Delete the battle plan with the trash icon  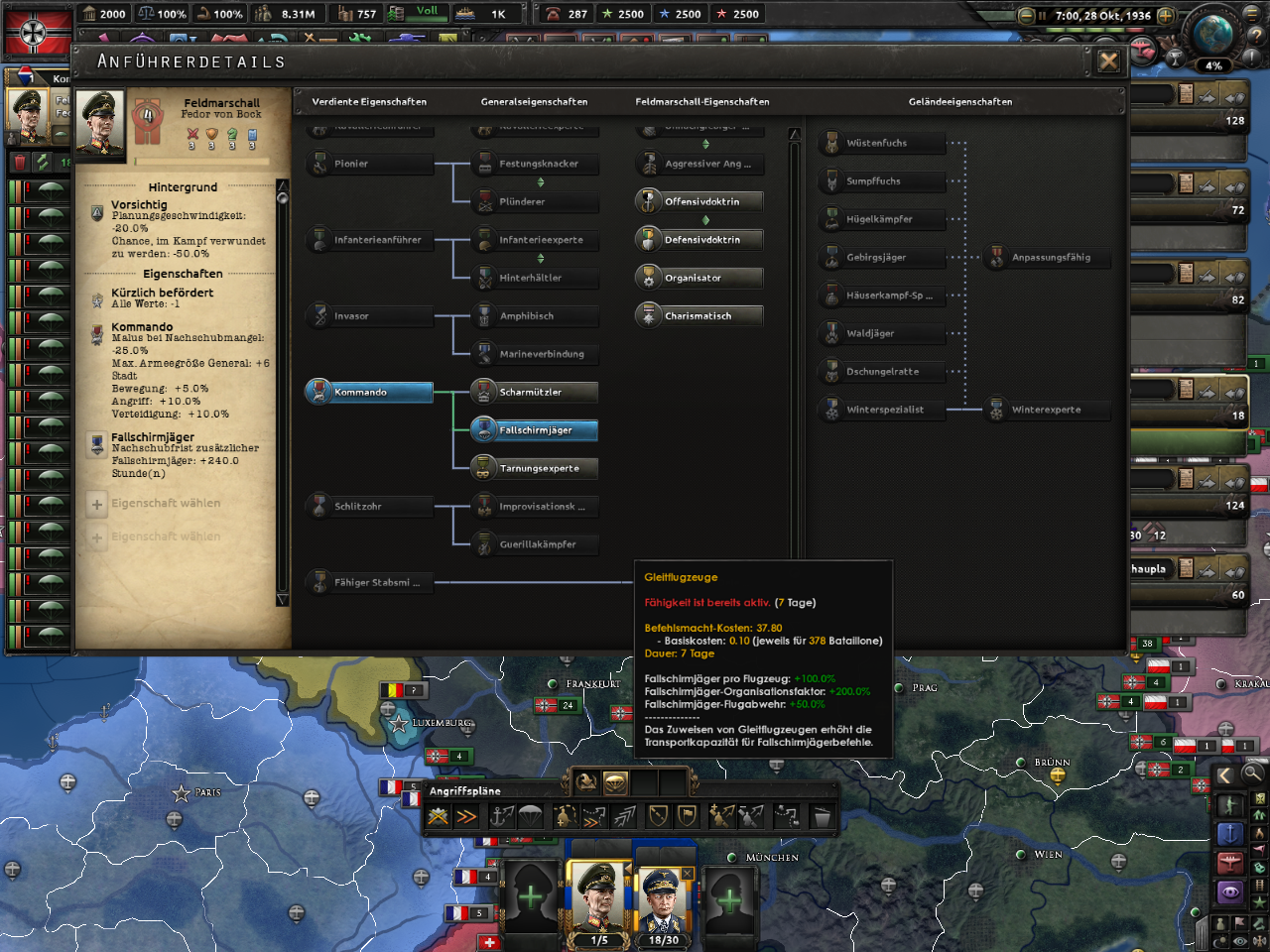pyautogui.click(x=823, y=815)
